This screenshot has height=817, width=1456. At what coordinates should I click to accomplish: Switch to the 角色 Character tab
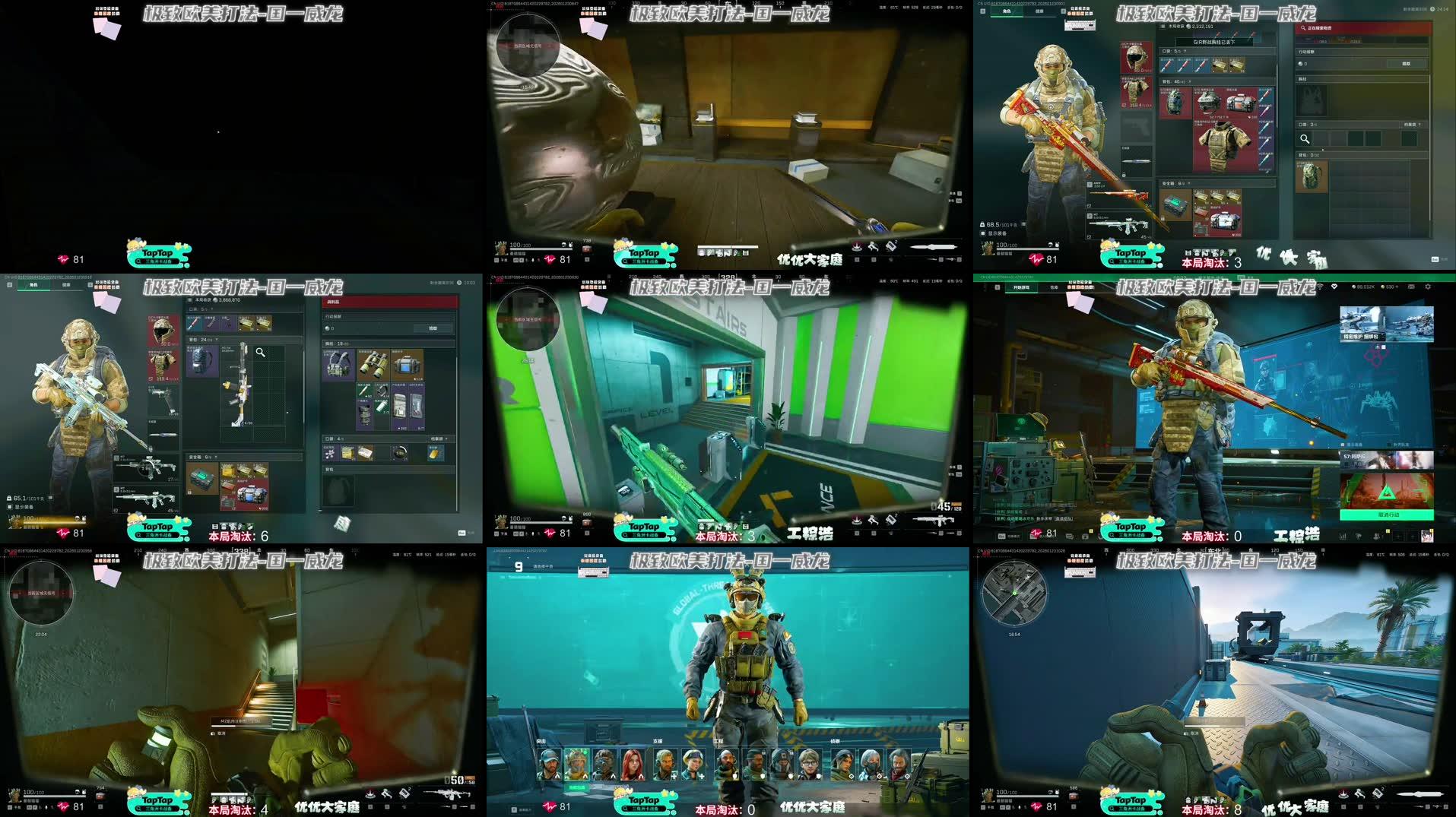[34, 285]
